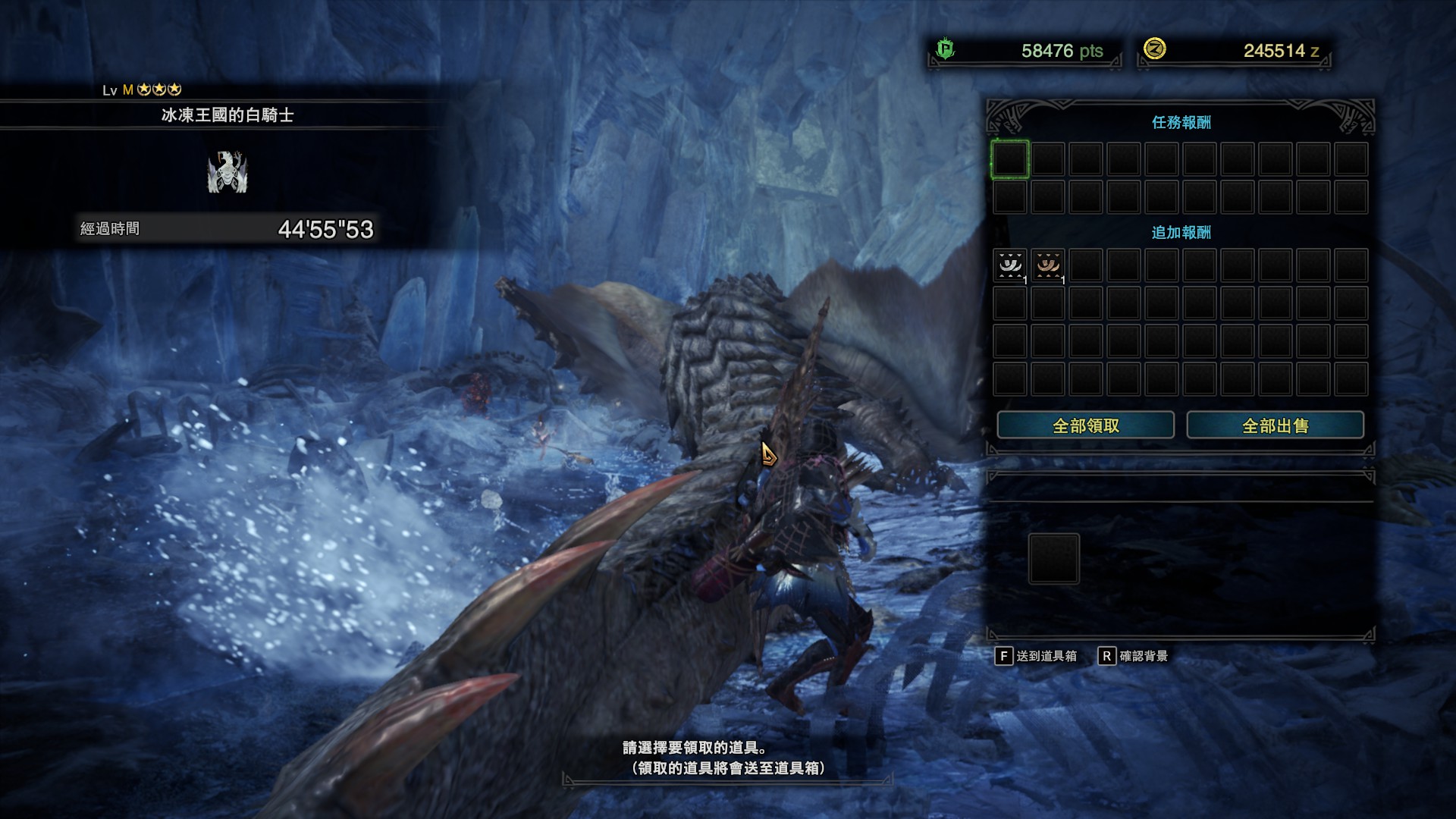This screenshot has height=819, width=1456.
Task: Click the green-highlighted quest reward slot
Action: coord(1010,159)
